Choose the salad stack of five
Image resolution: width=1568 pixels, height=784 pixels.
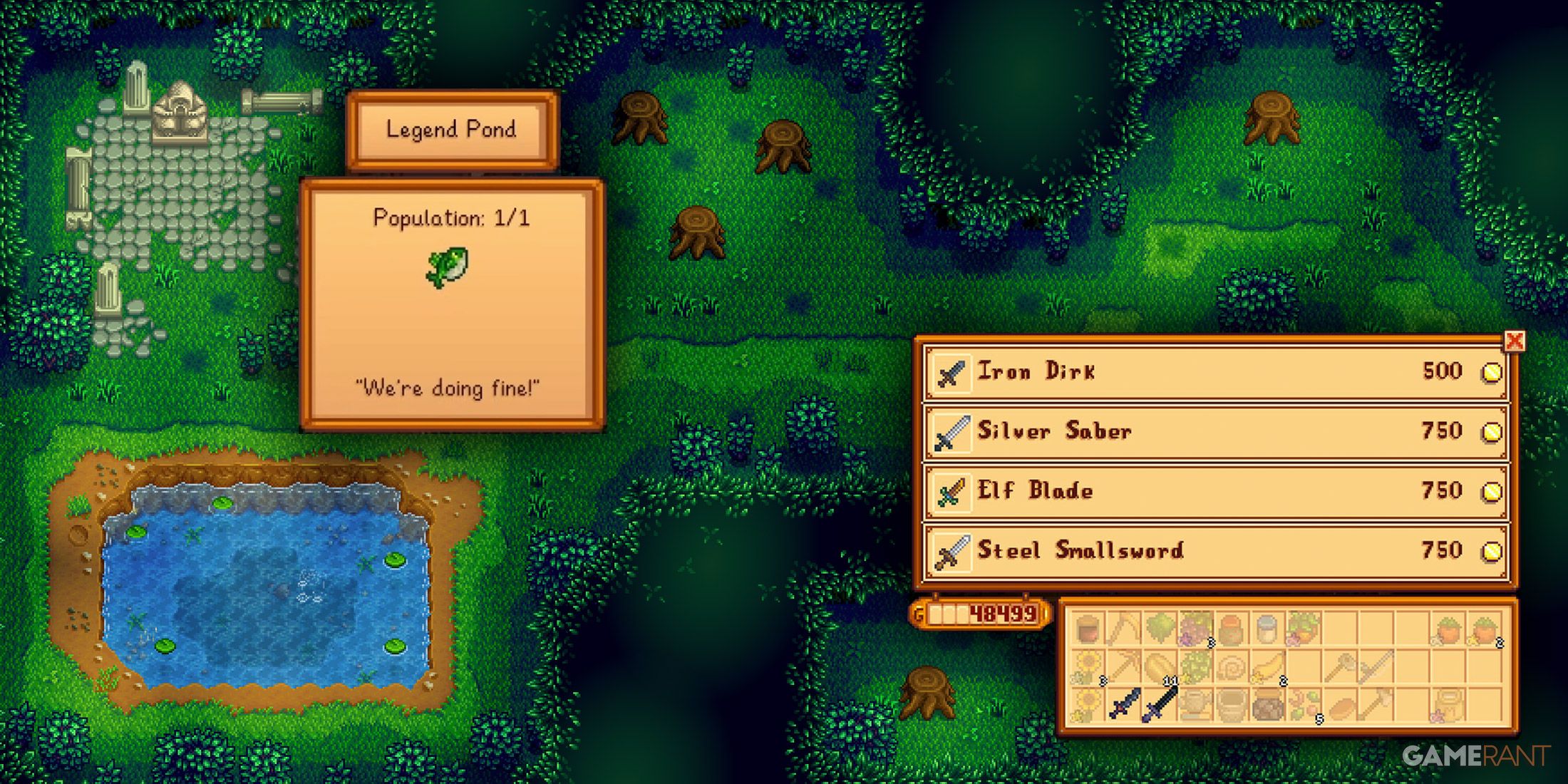point(1306,704)
